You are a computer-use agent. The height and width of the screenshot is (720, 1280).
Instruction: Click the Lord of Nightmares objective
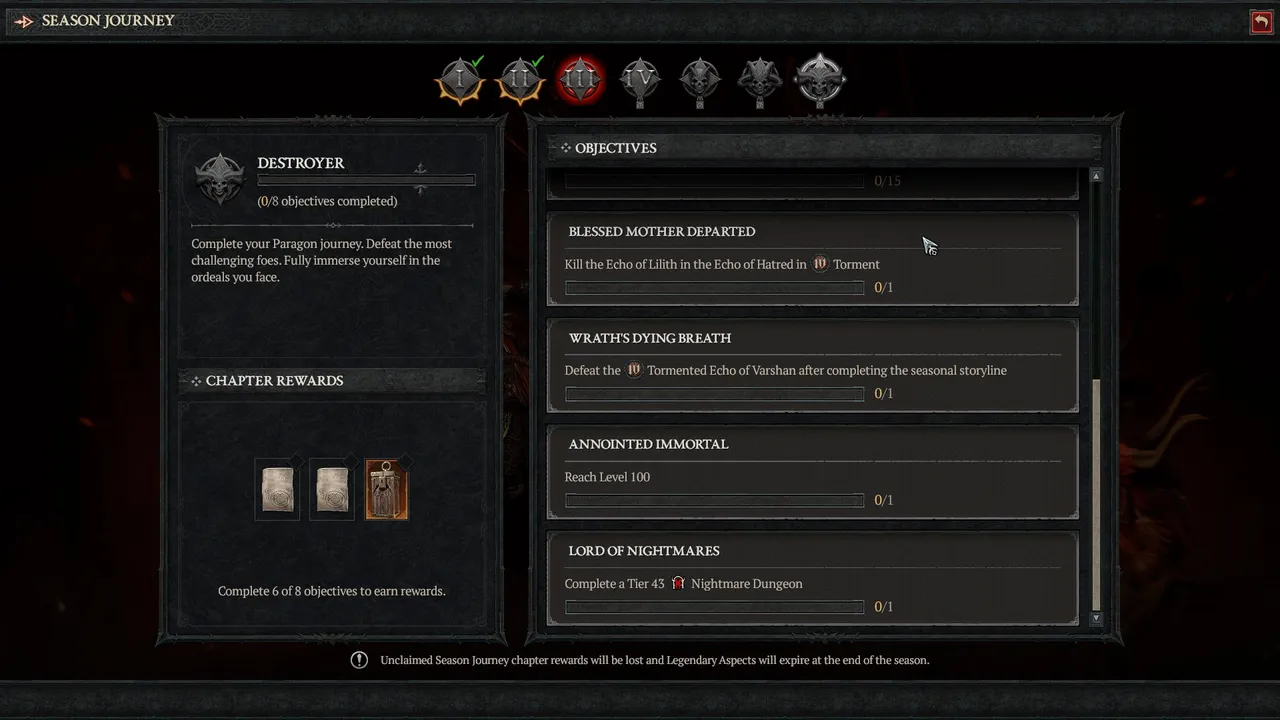tap(812, 579)
